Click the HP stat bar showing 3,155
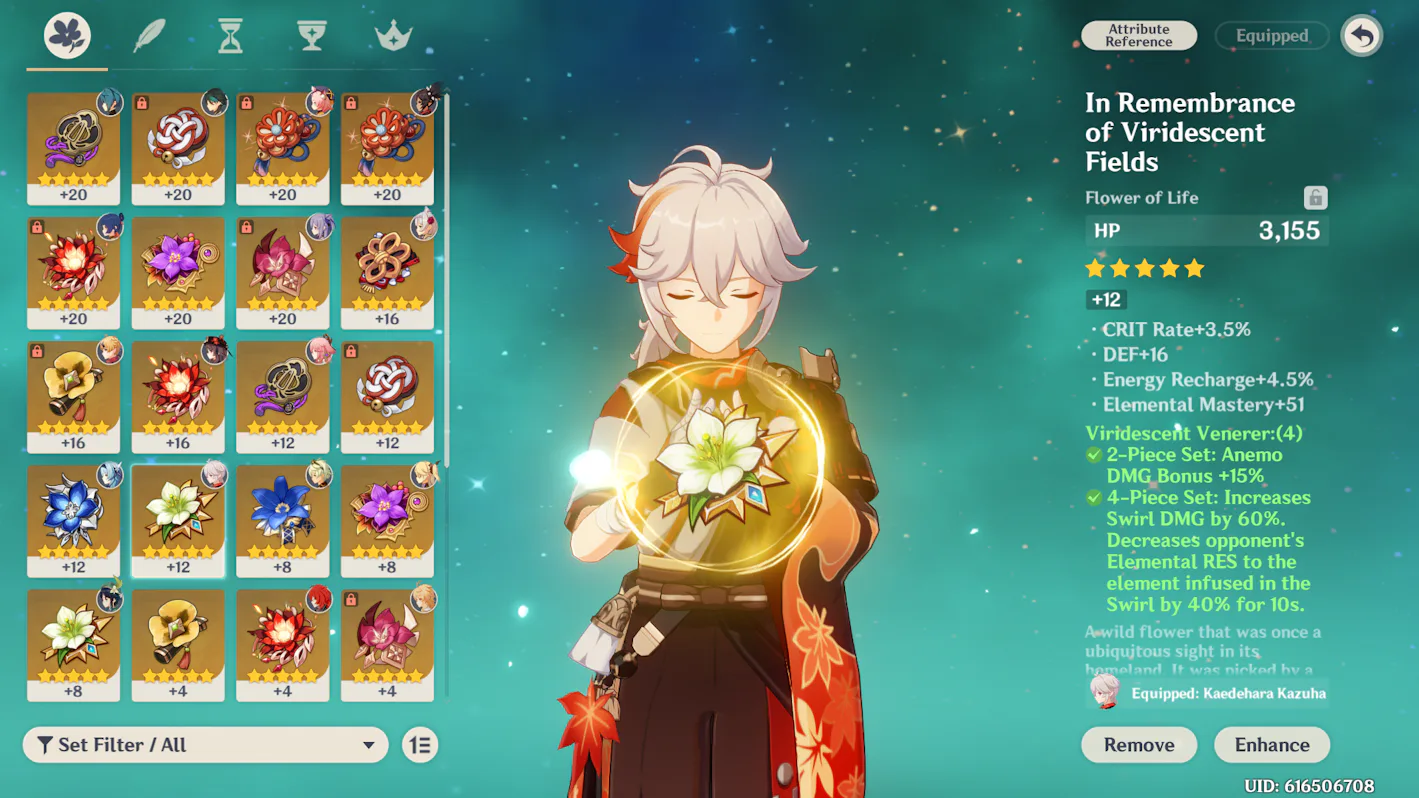1419x798 pixels. click(x=1206, y=230)
